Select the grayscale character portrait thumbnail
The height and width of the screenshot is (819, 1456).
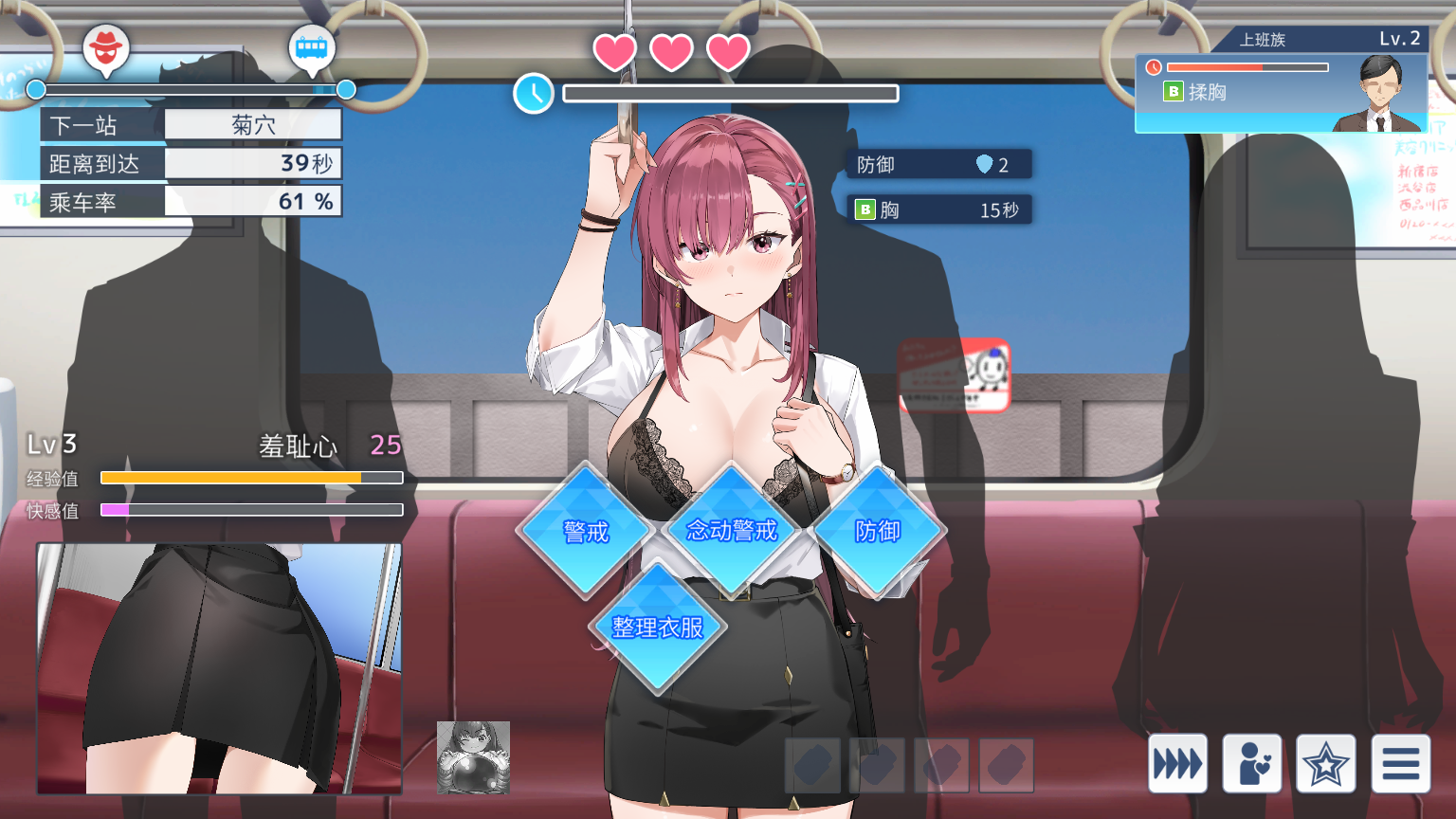pyautogui.click(x=473, y=757)
